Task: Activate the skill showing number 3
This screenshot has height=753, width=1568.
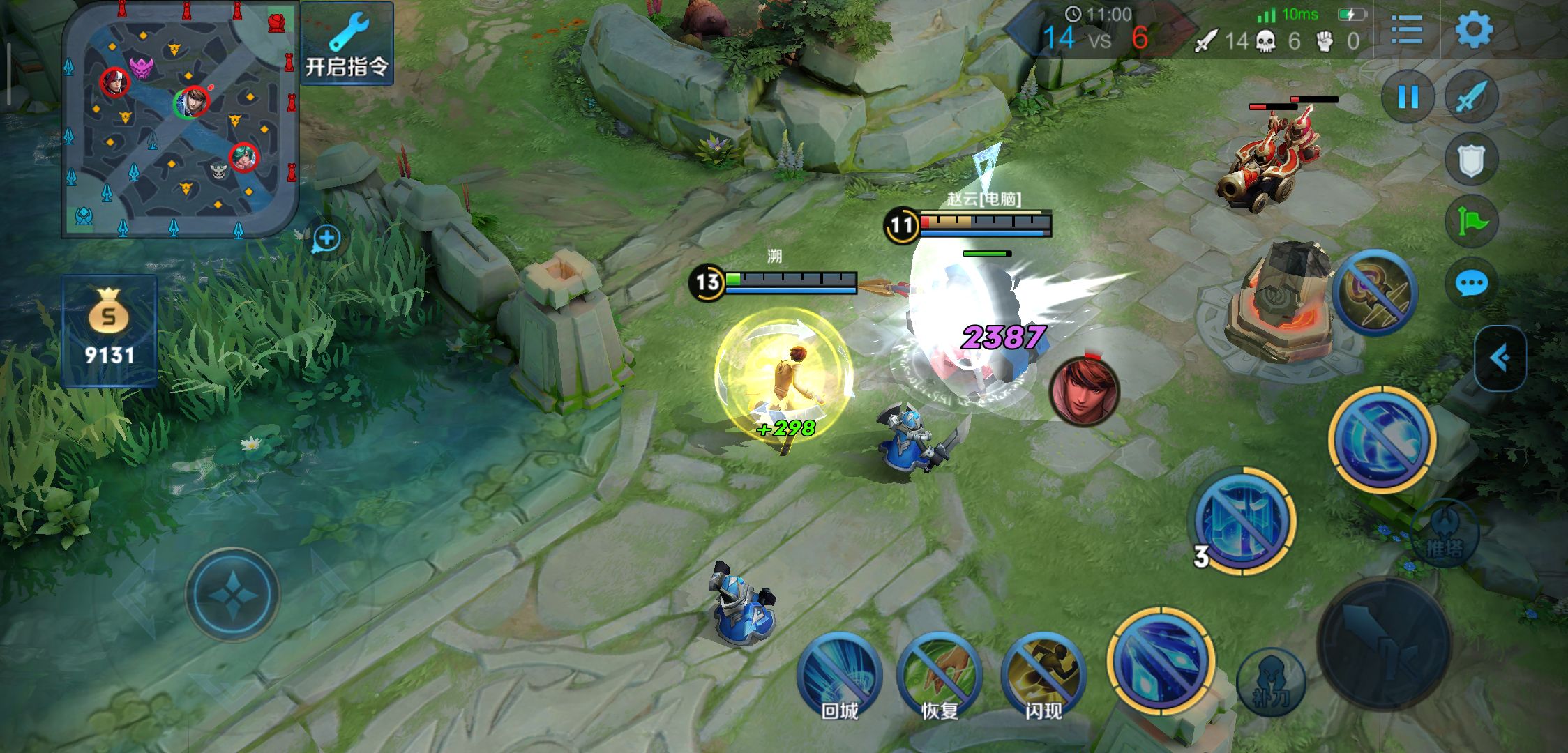Action: (x=1243, y=520)
